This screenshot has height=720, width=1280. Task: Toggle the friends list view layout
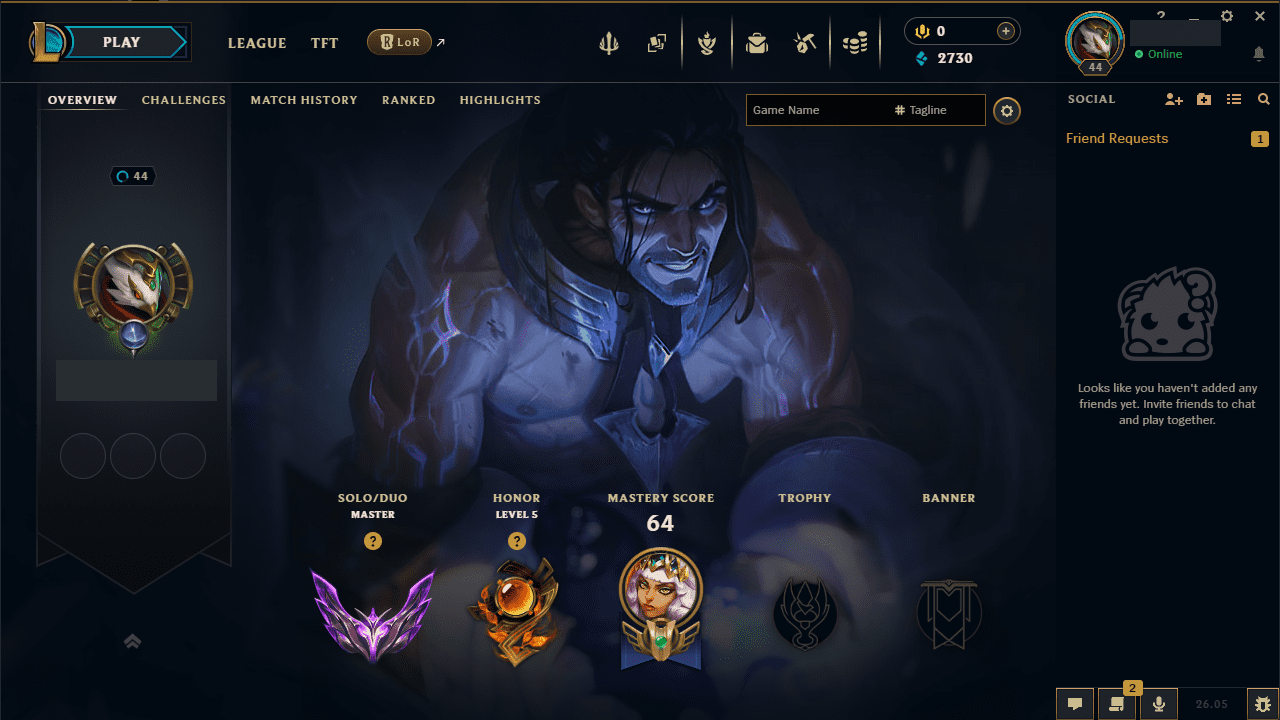coord(1234,99)
